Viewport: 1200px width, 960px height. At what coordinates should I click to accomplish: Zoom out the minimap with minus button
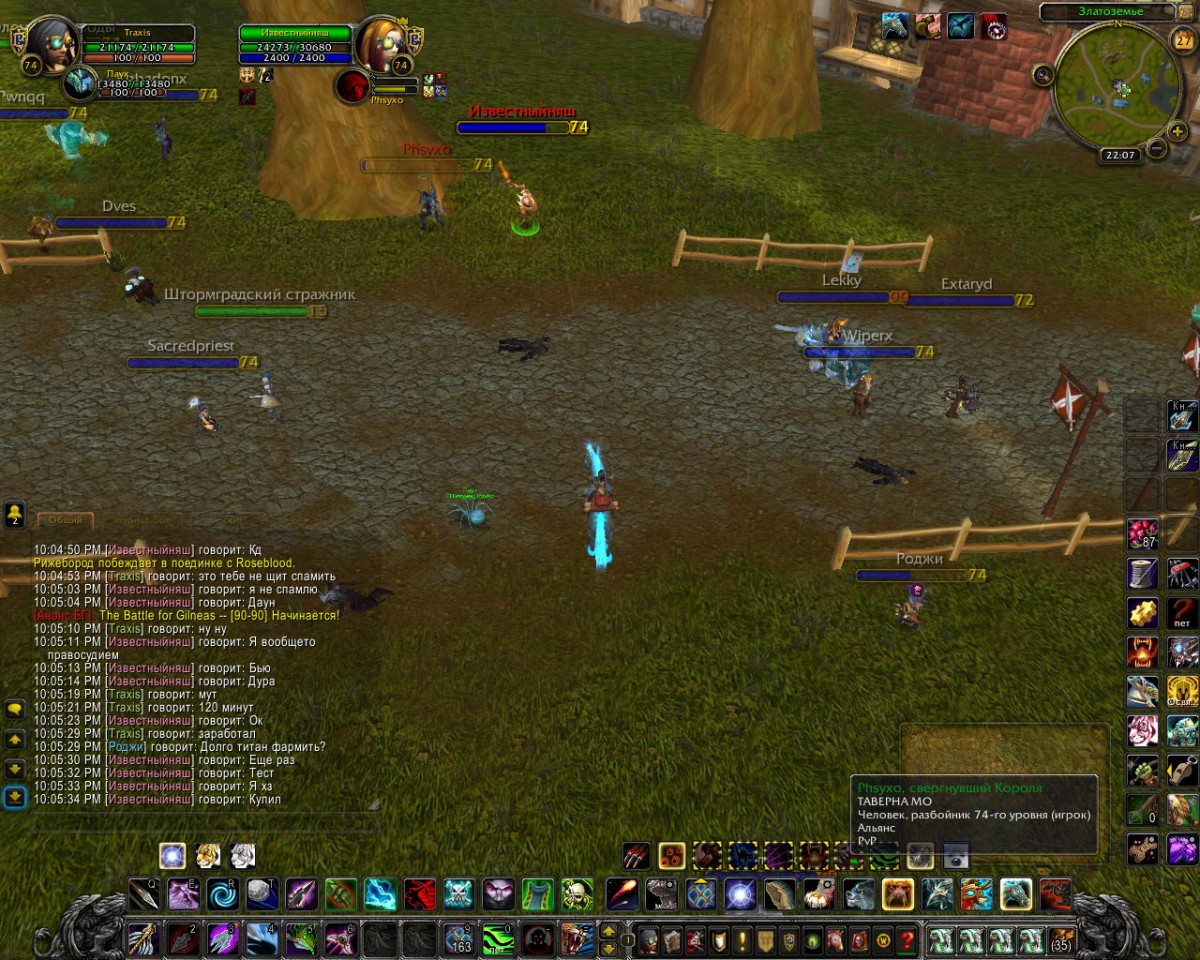click(1156, 149)
